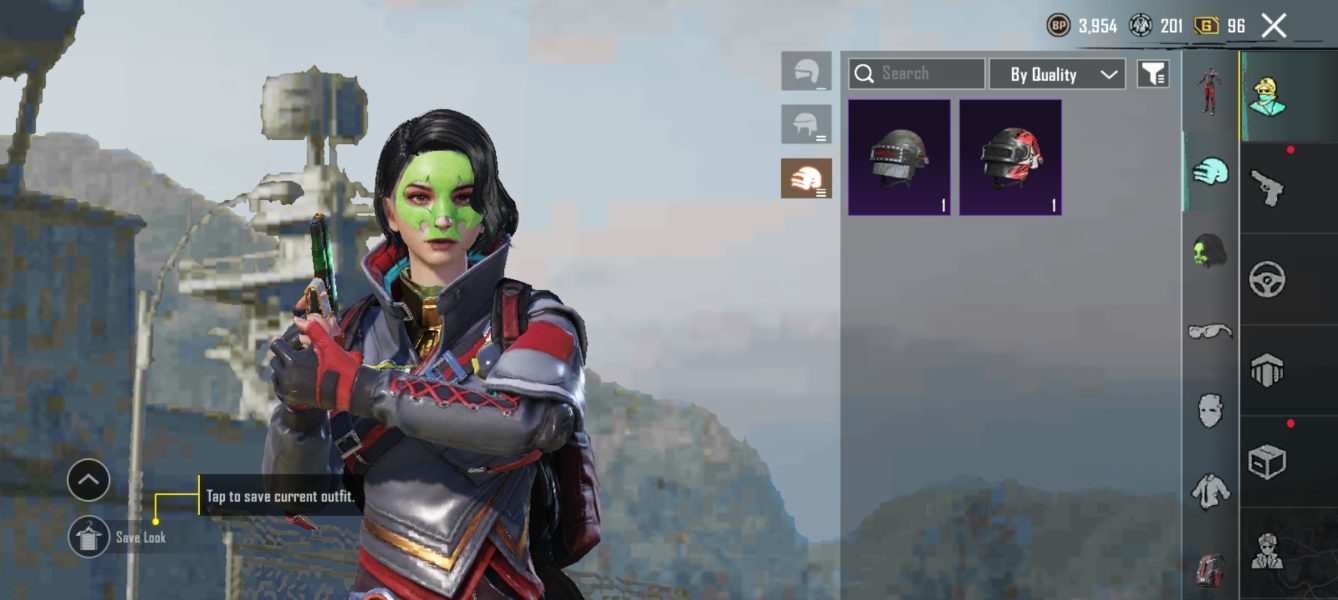Open the backpack category
Screen dimensions: 1338x600
pos(1211,569)
